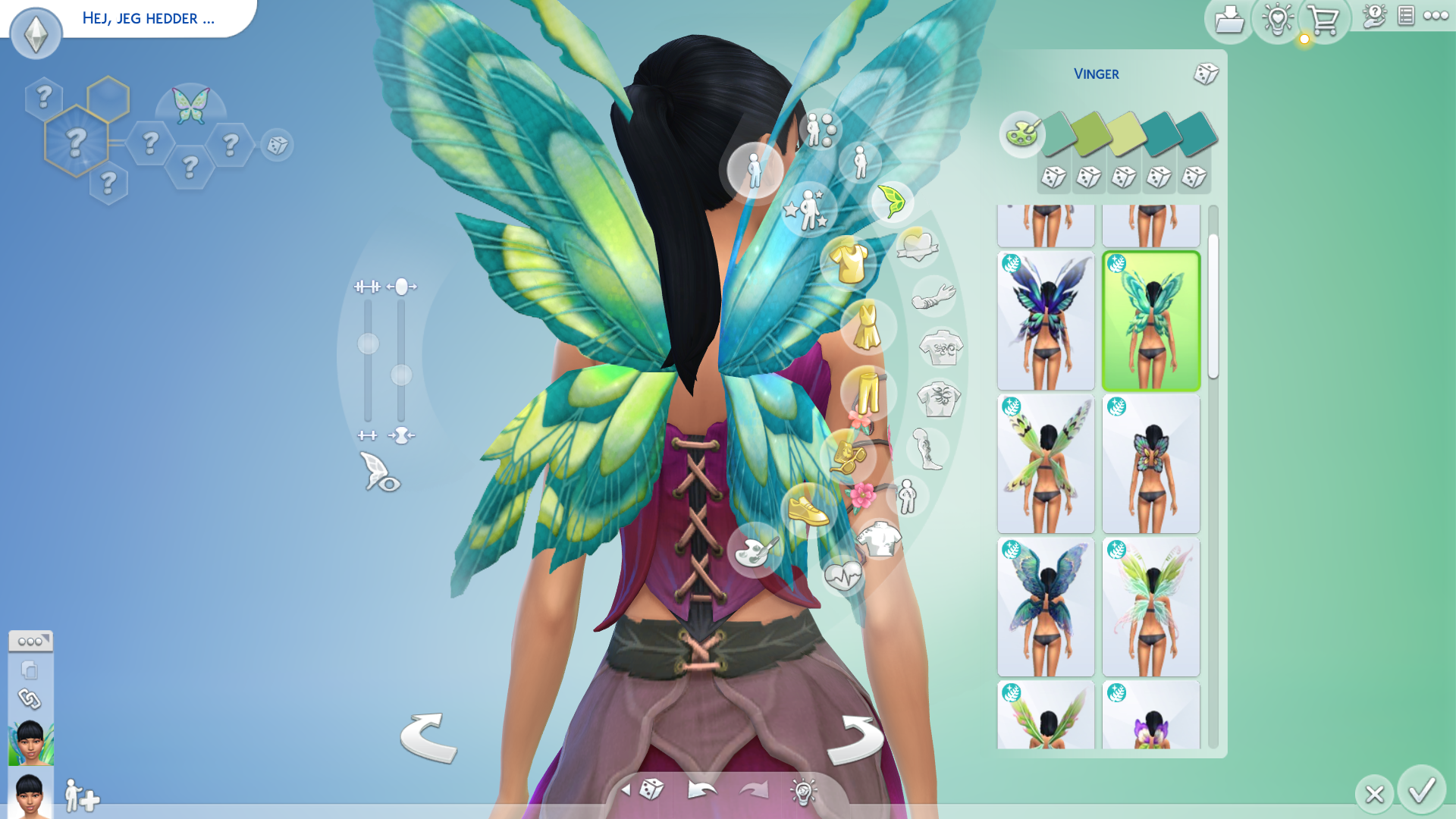Rotate the Sim right with the arrow
The width and height of the screenshot is (1456, 819).
[855, 739]
